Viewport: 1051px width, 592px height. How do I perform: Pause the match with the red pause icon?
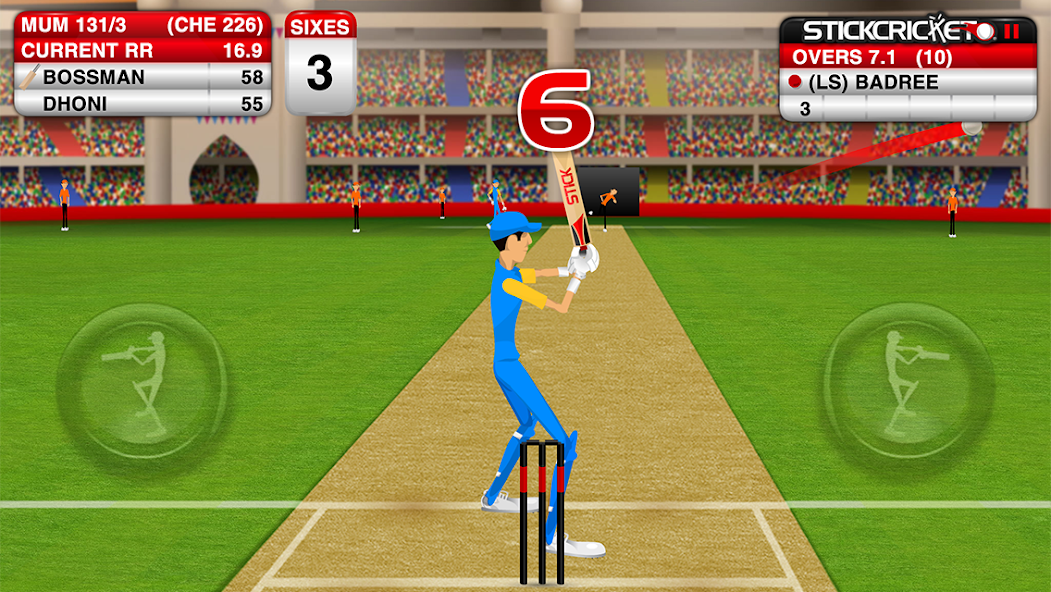click(1013, 31)
